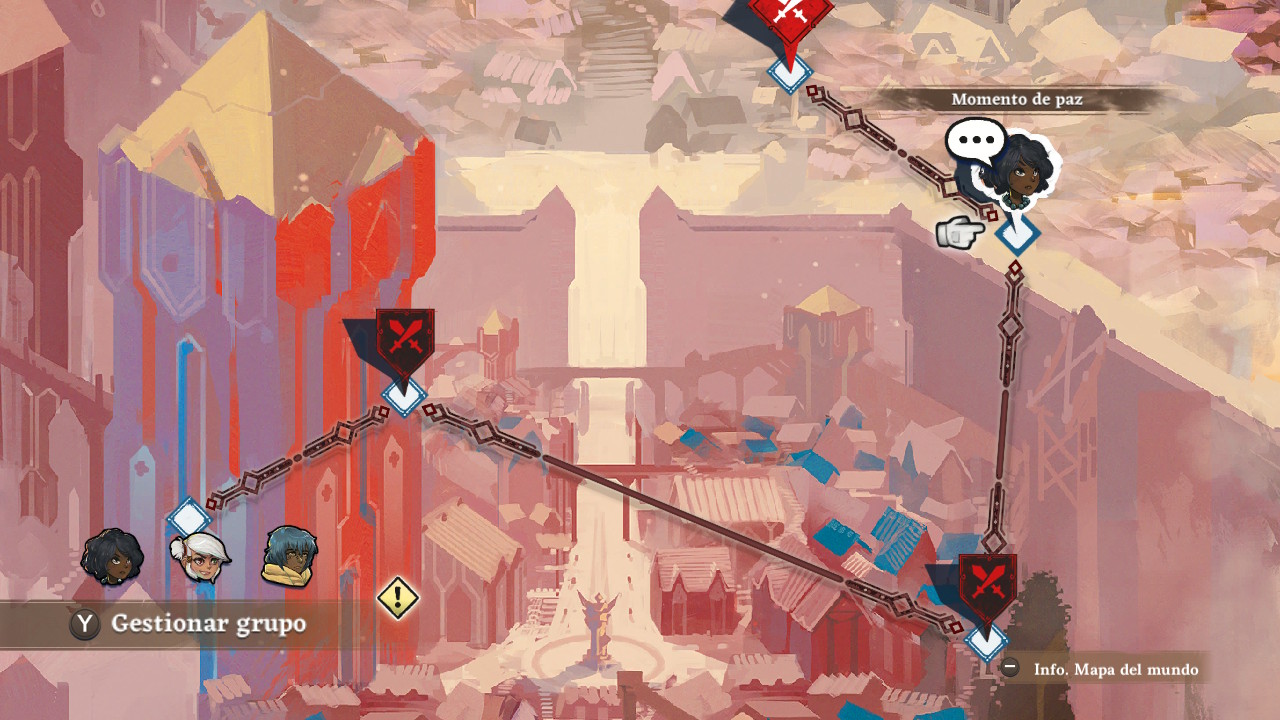Select the dark curly-haired woman party portrait
The width and height of the screenshot is (1280, 720).
pyautogui.click(x=112, y=557)
